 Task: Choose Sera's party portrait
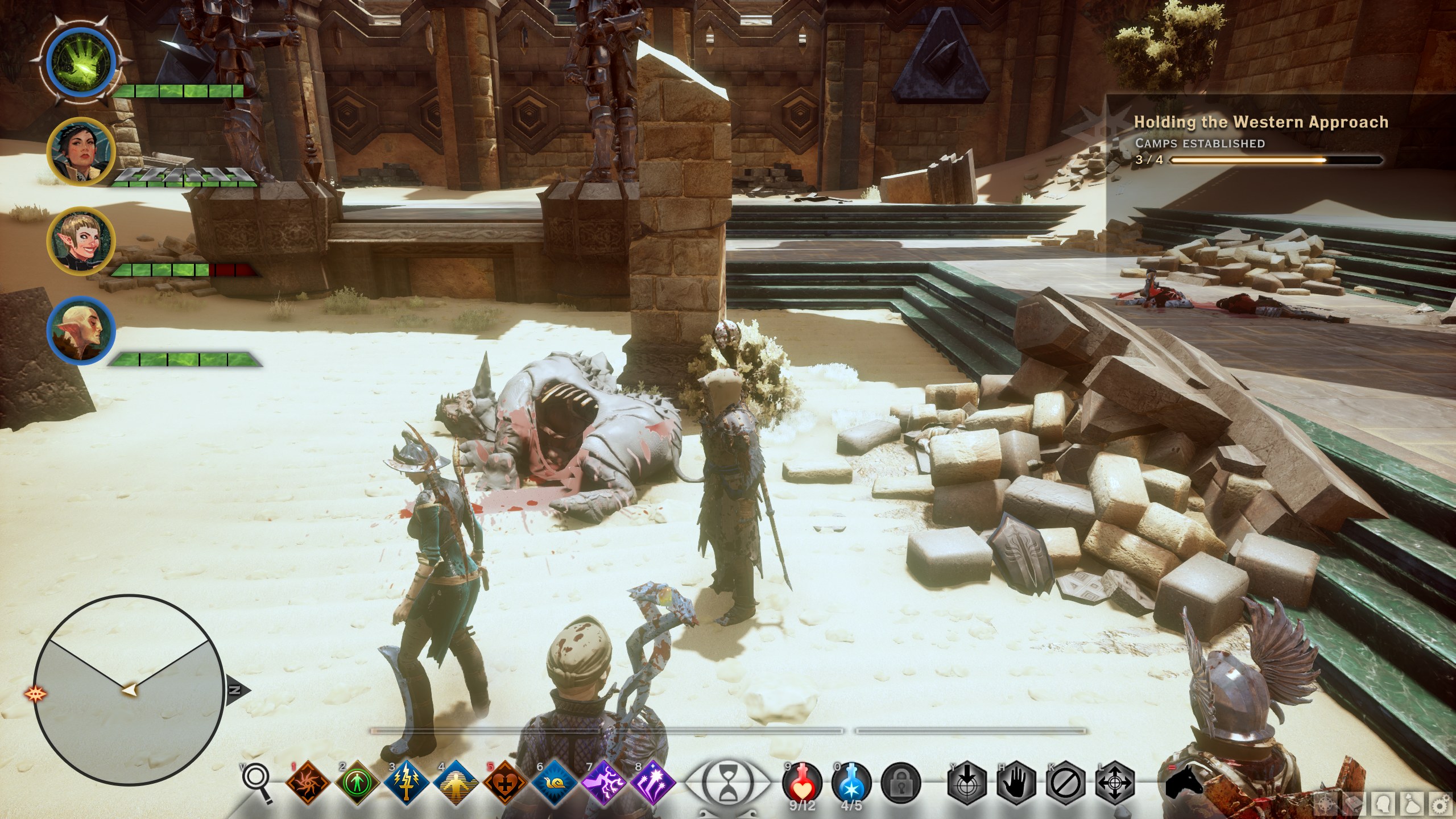pyautogui.click(x=81, y=241)
